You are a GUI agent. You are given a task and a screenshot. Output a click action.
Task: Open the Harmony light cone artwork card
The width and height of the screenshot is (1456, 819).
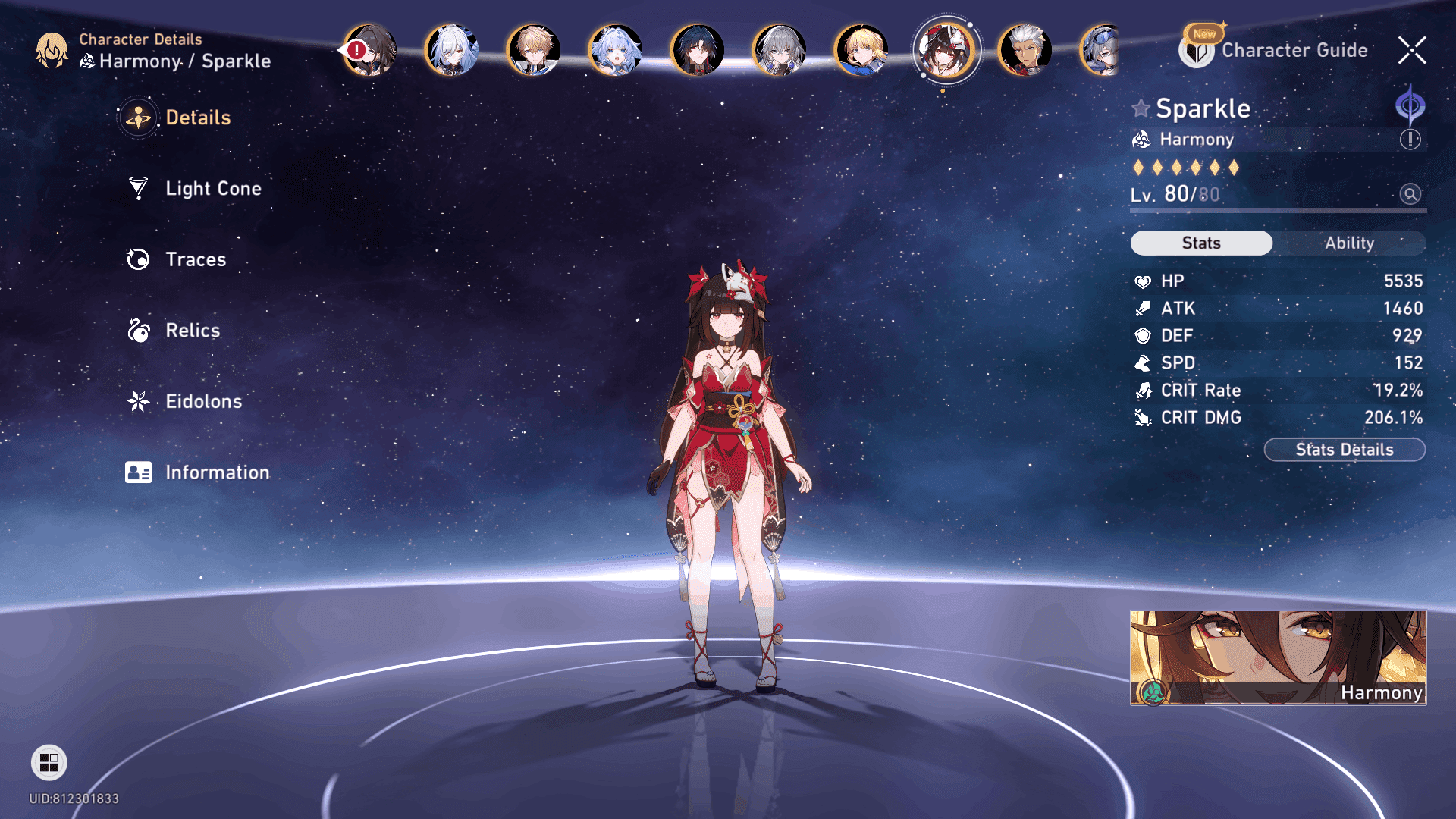tap(1278, 657)
